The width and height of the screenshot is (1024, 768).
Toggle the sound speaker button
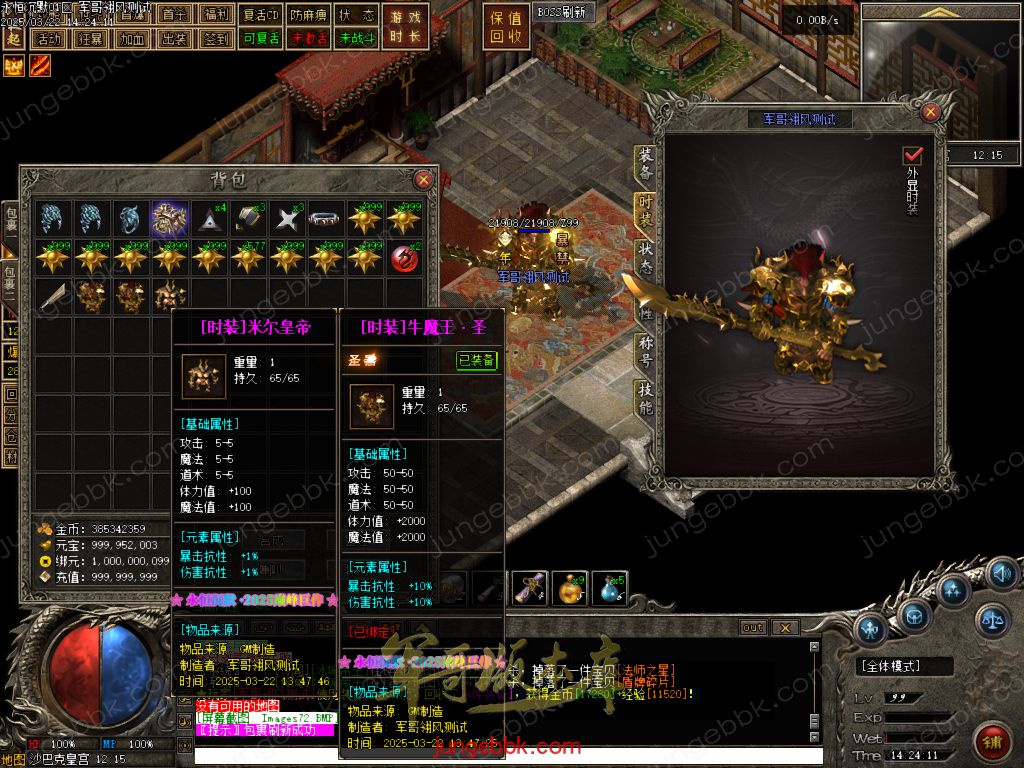1001,573
